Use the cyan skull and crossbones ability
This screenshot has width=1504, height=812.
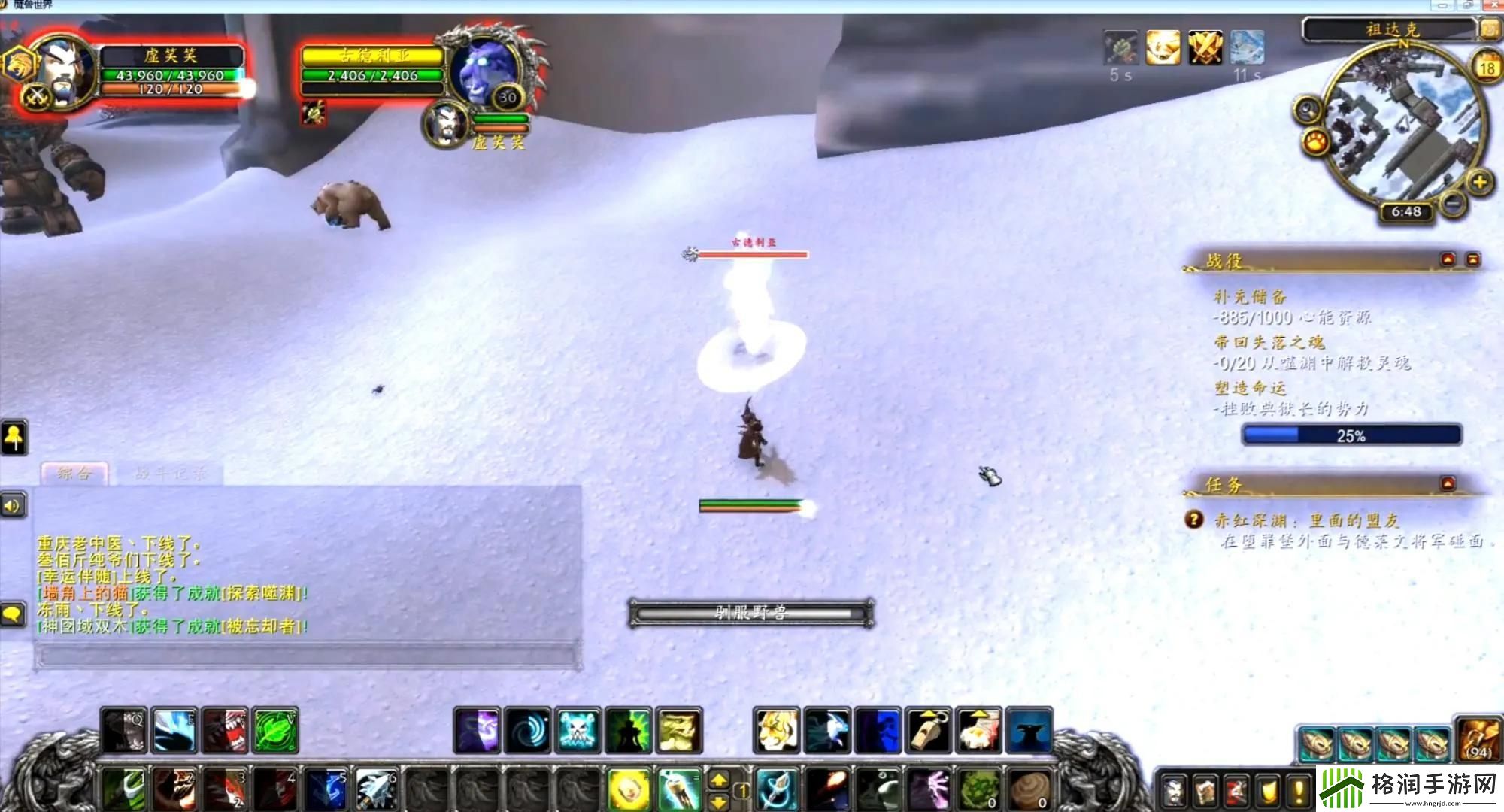[578, 730]
